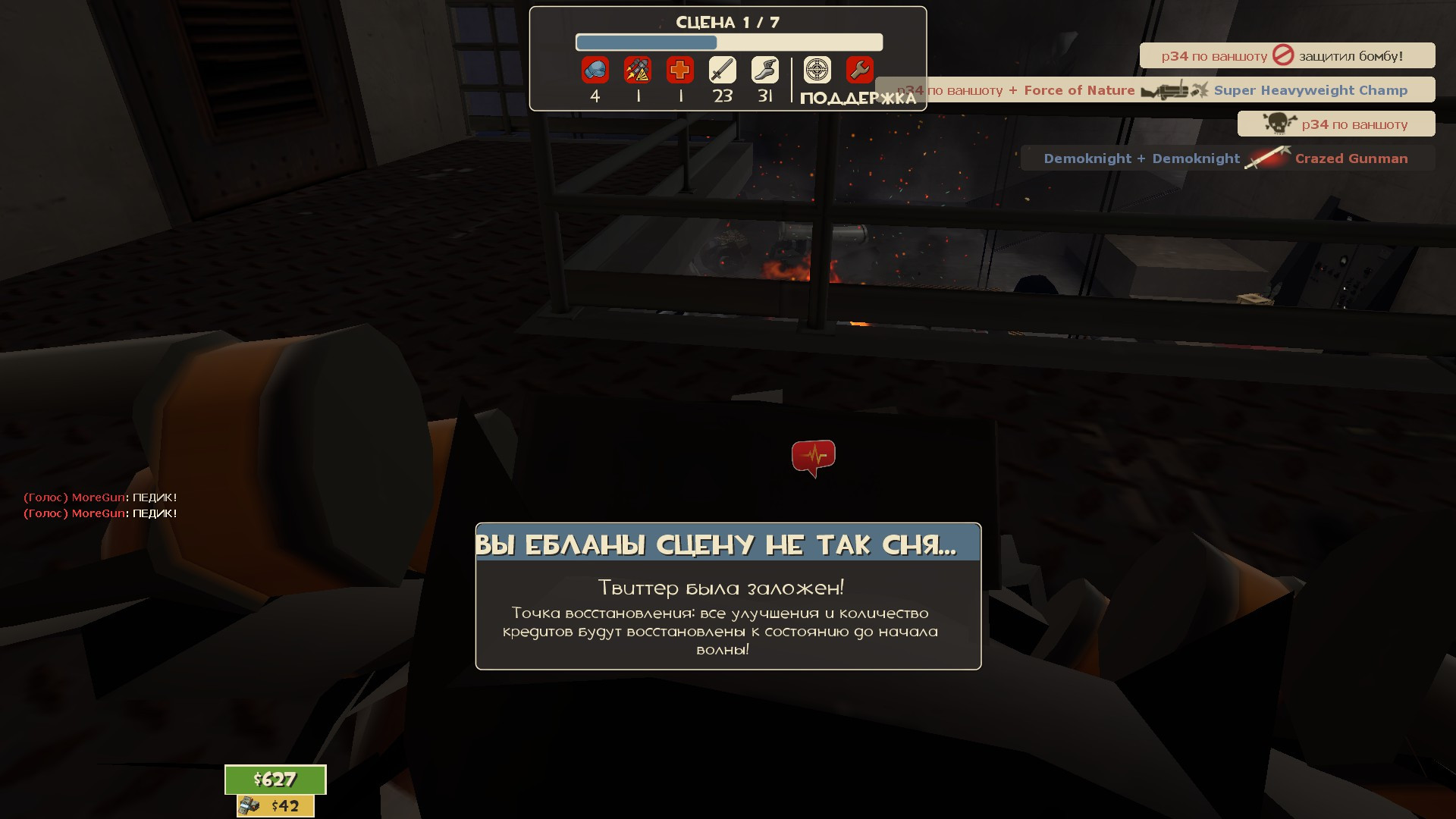The height and width of the screenshot is (819, 1456).
Task: Click the canteen icon next to $42
Action: coord(248,806)
